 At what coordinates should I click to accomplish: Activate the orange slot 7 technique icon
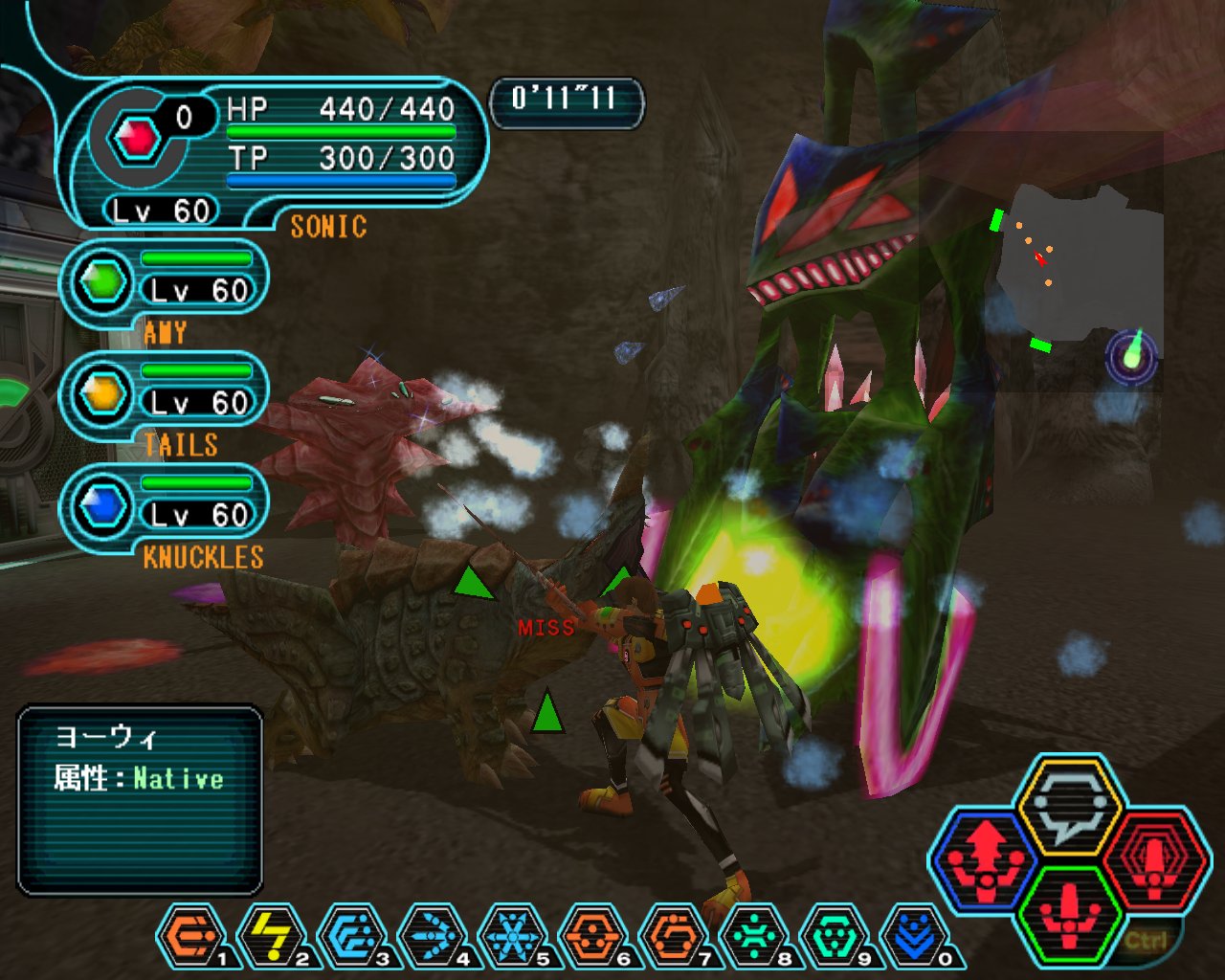pos(673,936)
